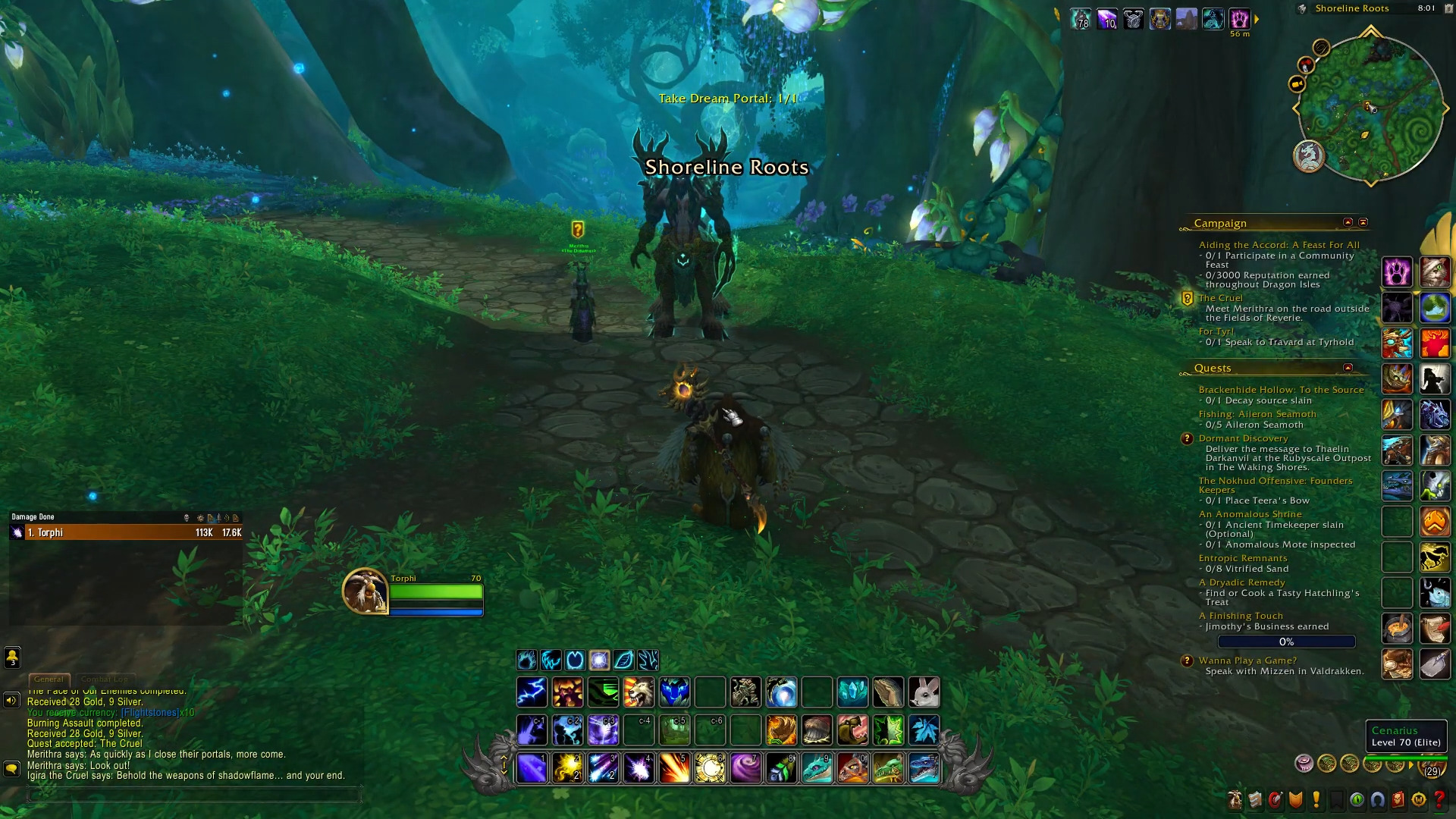Image resolution: width=1456 pixels, height=819 pixels.
Task: Select the General chat tab
Action: tap(49, 679)
